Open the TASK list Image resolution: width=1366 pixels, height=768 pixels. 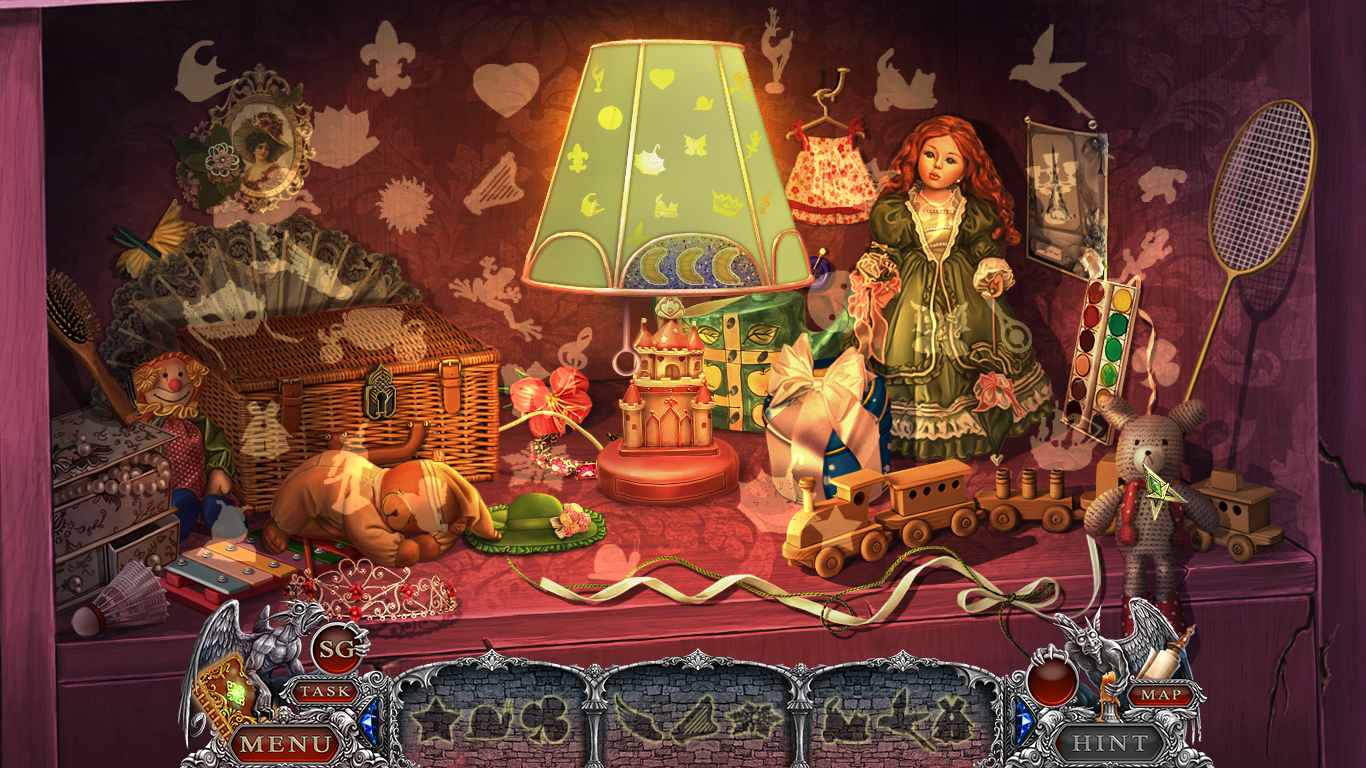pyautogui.click(x=327, y=690)
